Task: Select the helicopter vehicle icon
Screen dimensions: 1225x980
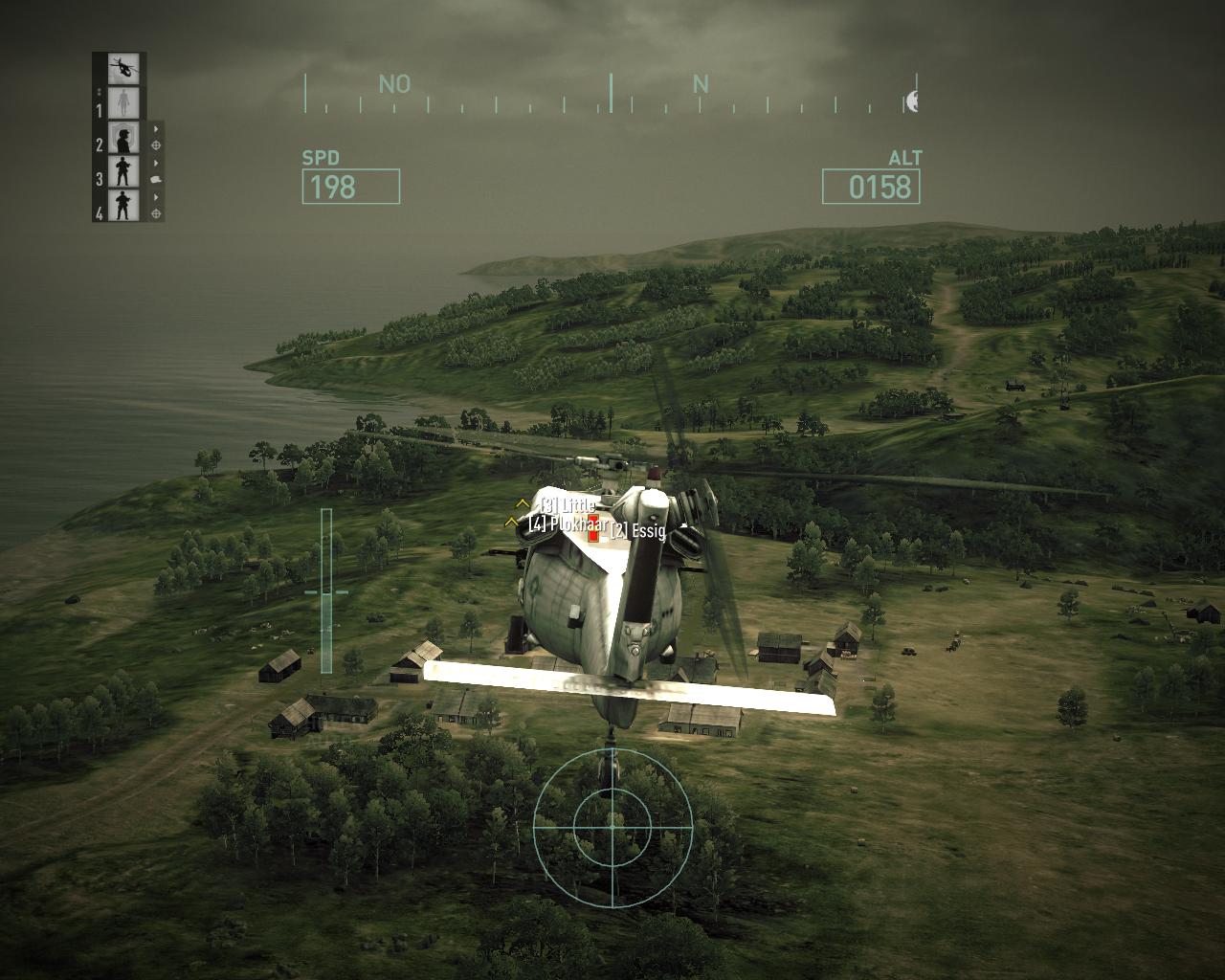Action: (123, 67)
